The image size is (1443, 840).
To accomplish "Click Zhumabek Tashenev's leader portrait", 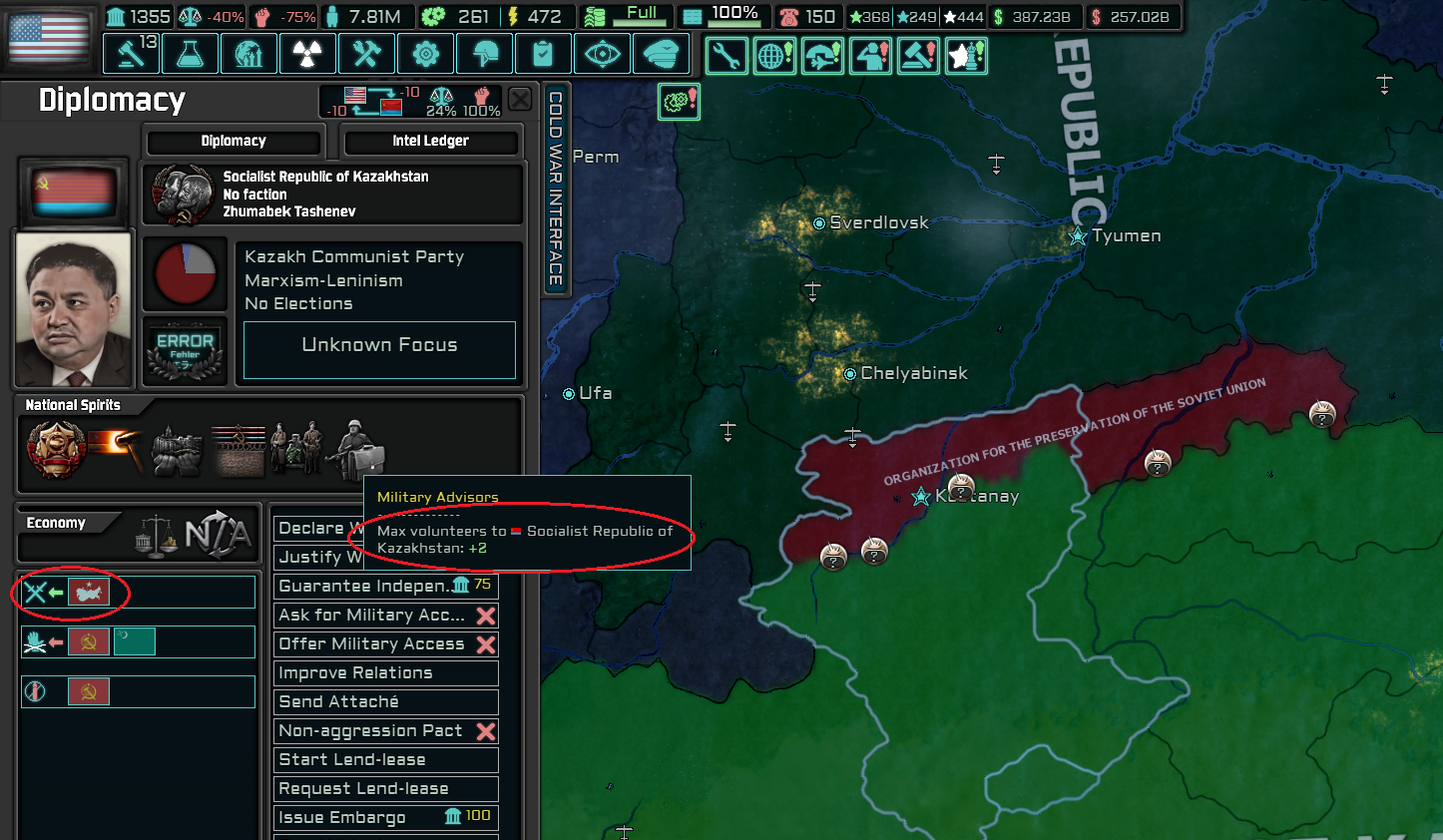I will 73,307.
